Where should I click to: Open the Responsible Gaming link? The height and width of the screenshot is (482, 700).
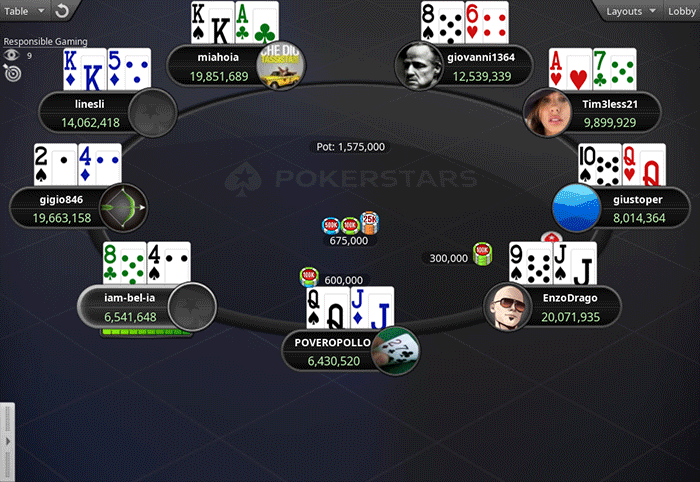pyautogui.click(x=45, y=42)
